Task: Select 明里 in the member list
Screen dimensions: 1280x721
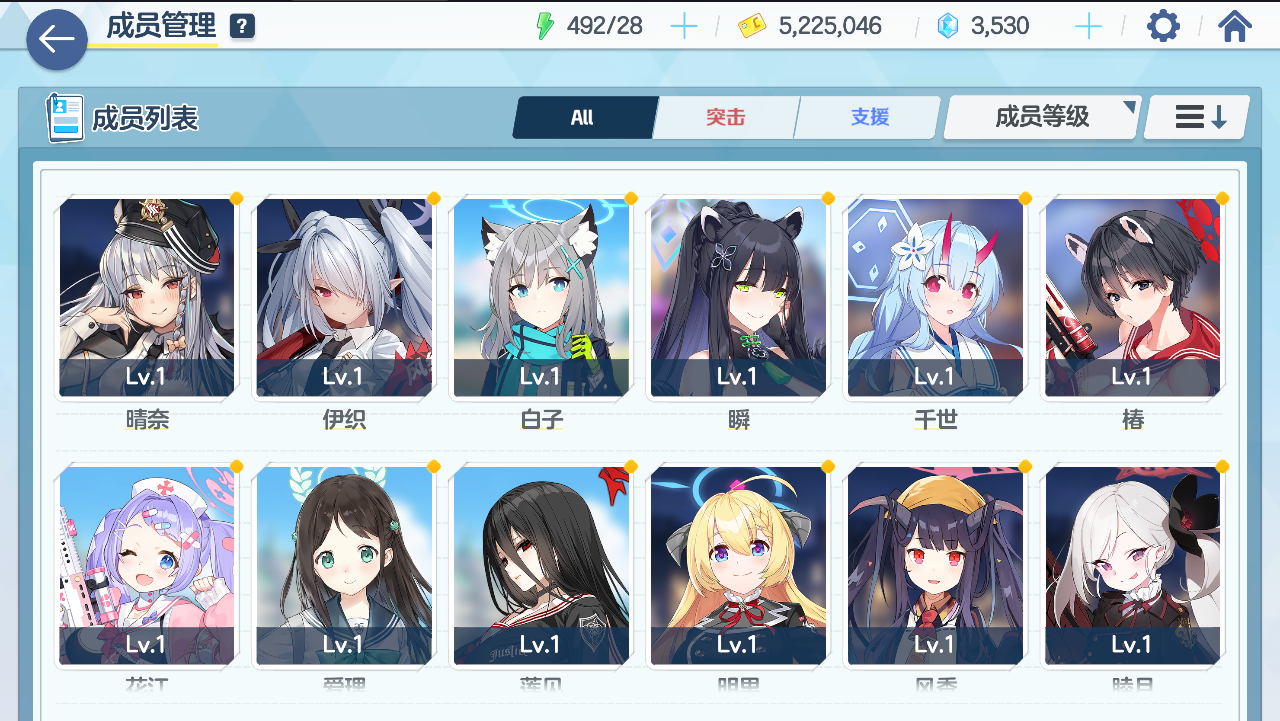Action: coord(738,565)
